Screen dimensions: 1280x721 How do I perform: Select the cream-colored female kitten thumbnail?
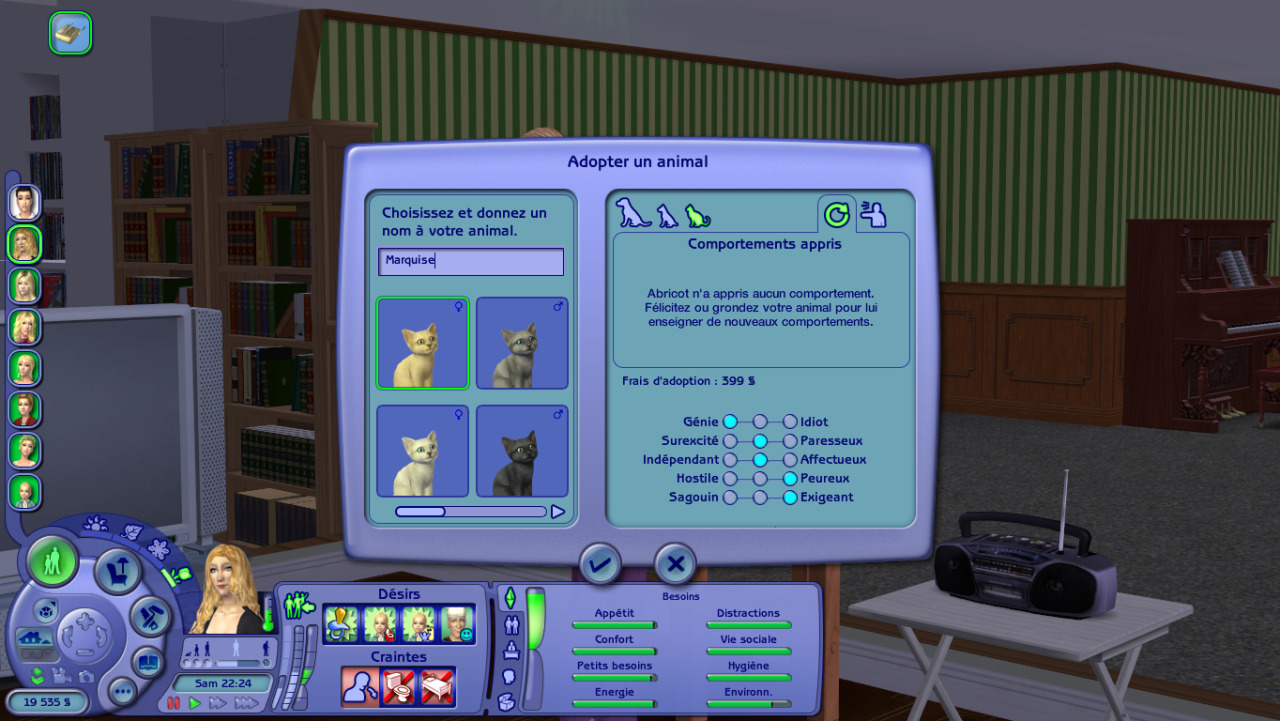(422, 343)
